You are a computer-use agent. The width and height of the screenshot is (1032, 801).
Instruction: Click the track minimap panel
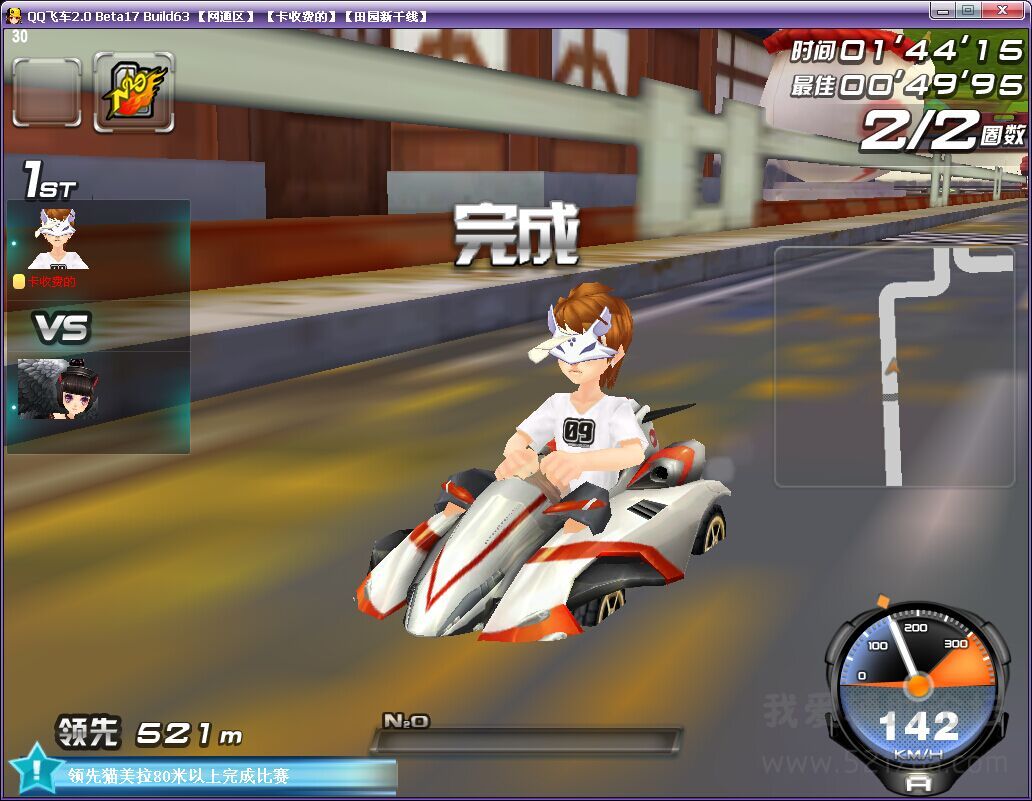tap(893, 367)
